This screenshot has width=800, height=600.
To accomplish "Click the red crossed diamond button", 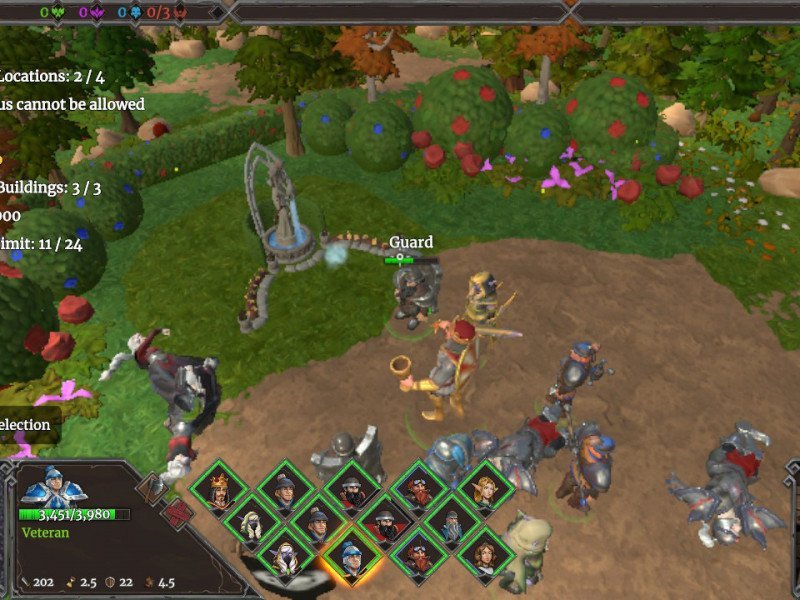I will pos(177,514).
